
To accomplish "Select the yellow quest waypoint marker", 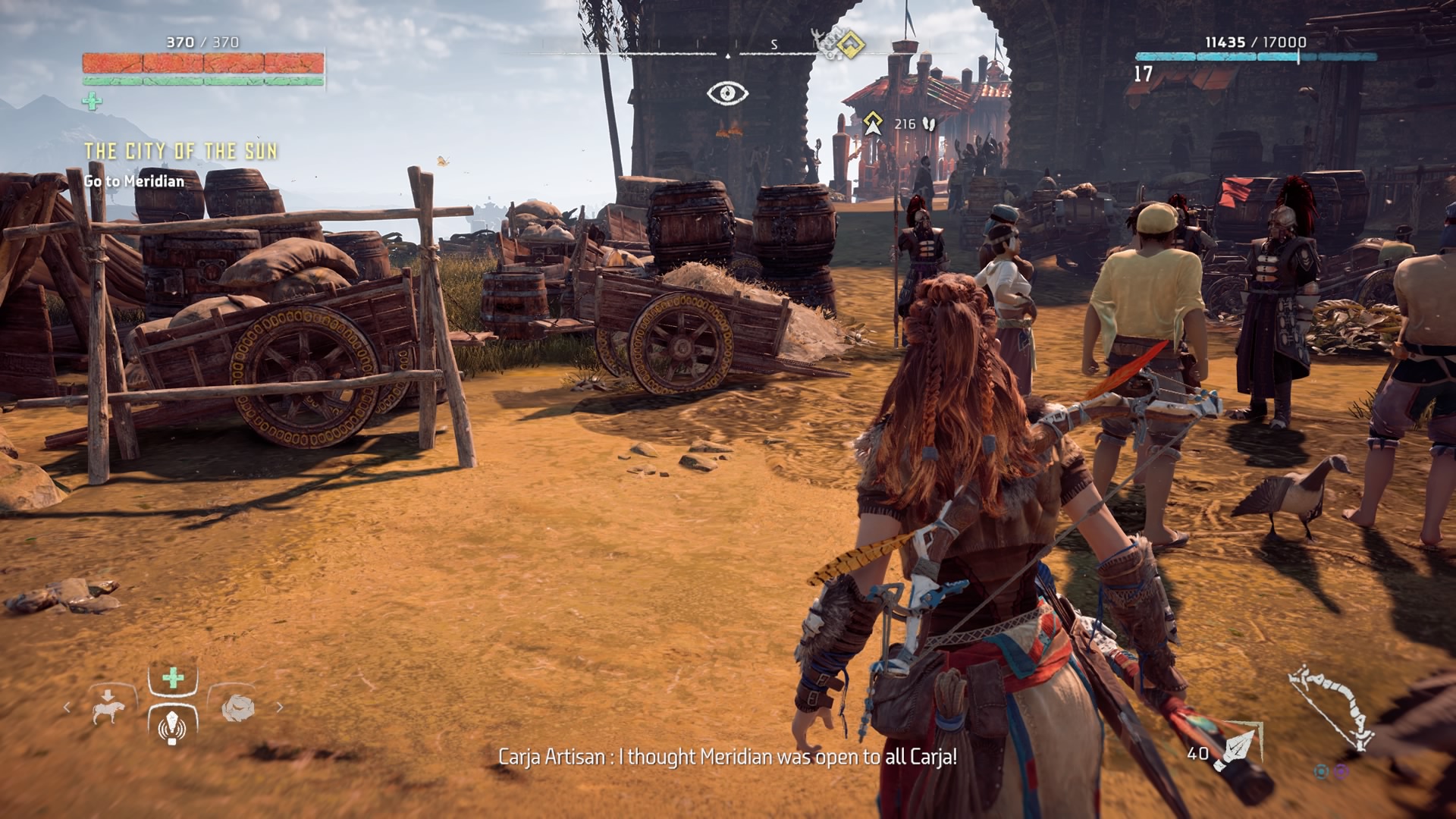I will 873,123.
